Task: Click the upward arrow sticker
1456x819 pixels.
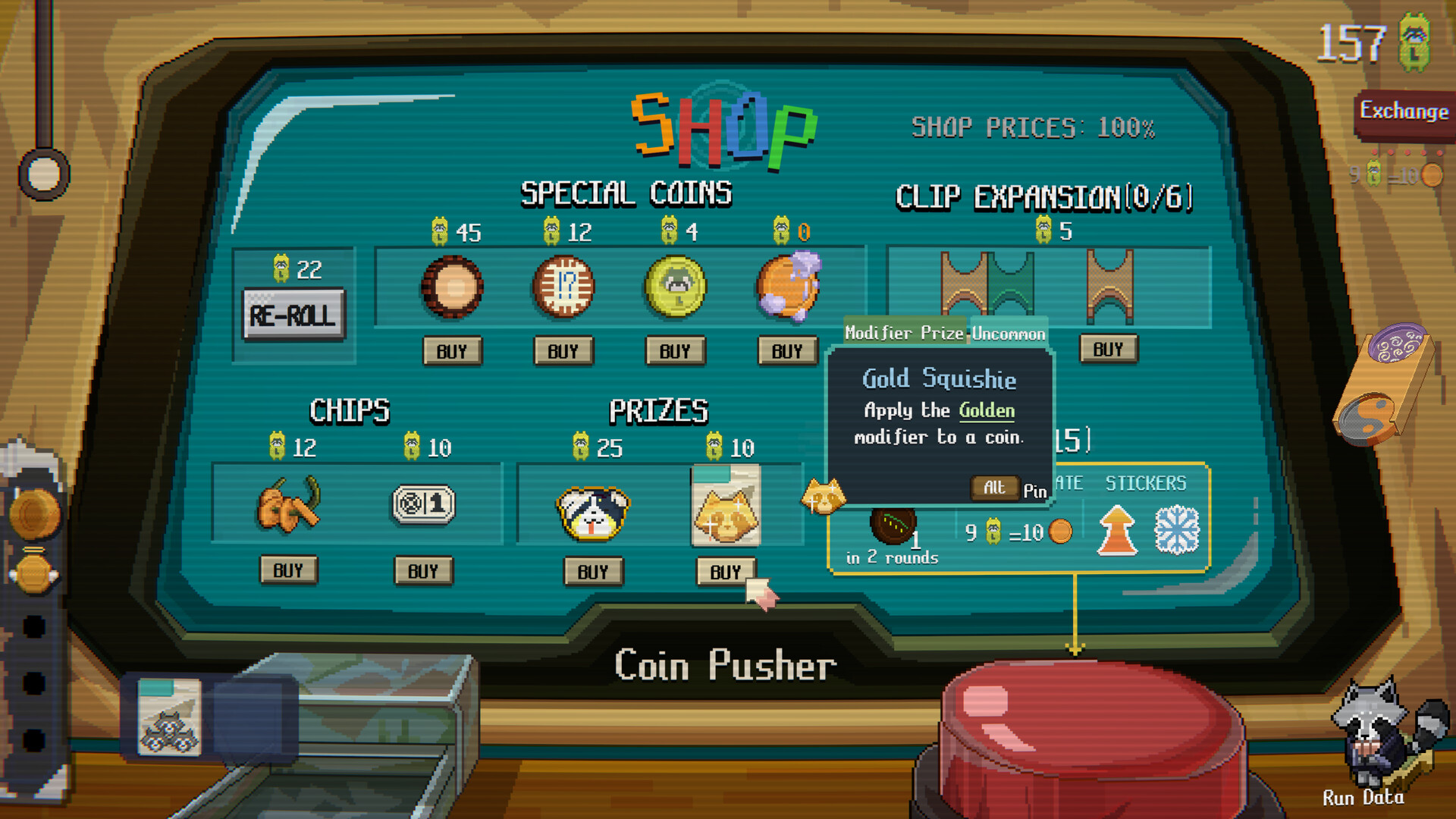Action: [x=1115, y=528]
